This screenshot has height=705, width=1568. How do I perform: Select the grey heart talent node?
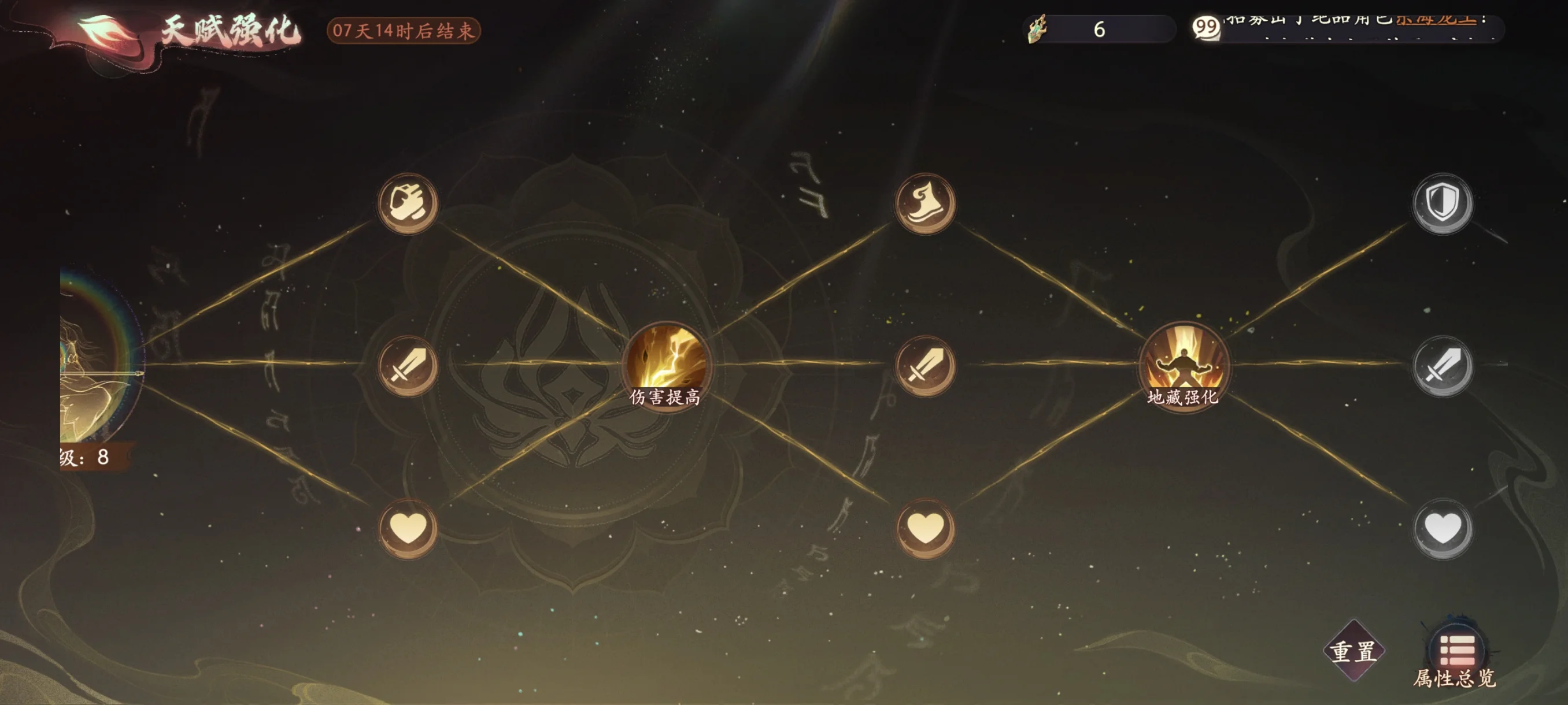tap(1442, 528)
